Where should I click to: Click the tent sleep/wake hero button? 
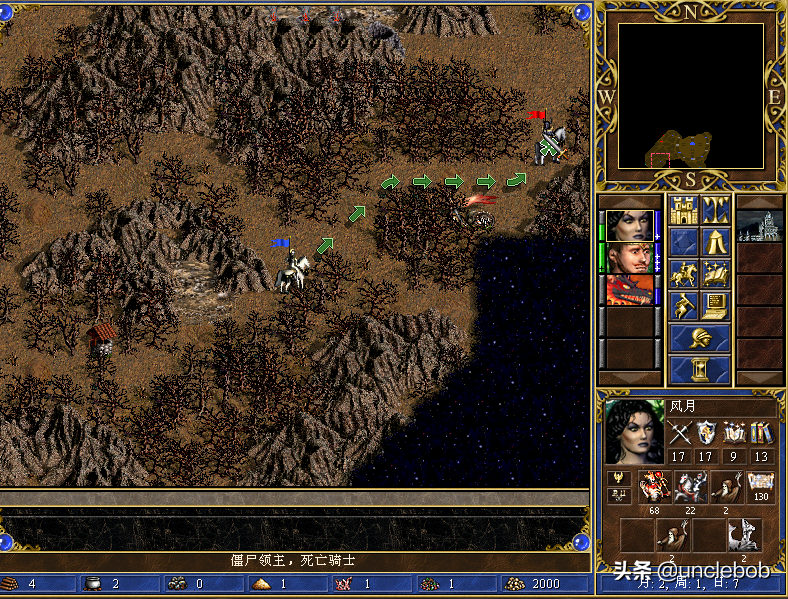(x=715, y=242)
